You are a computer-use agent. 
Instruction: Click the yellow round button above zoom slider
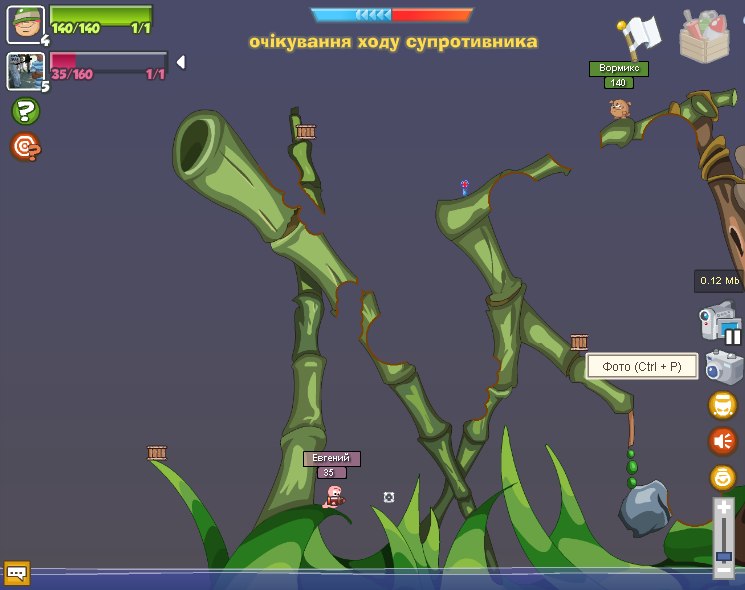click(x=722, y=477)
